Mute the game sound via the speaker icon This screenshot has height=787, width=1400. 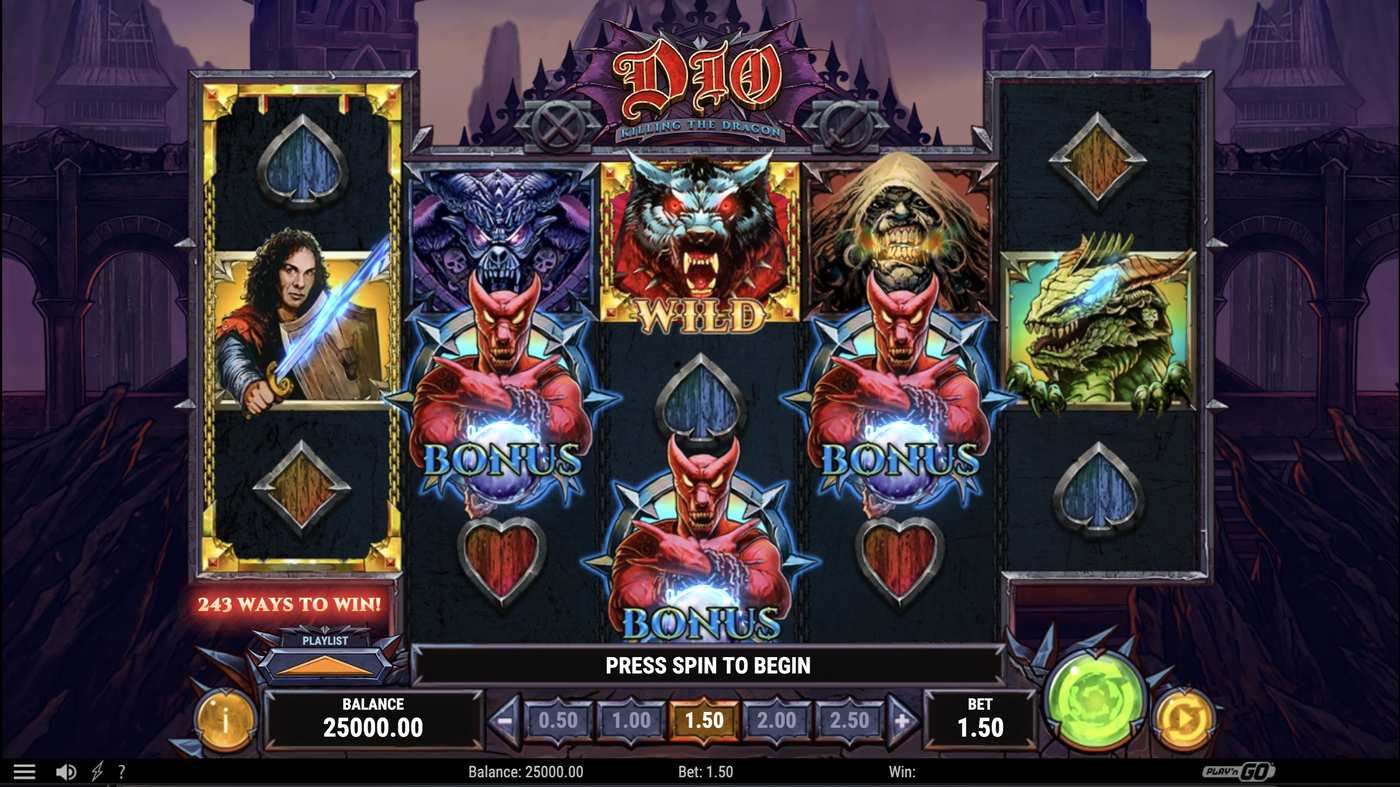point(64,770)
